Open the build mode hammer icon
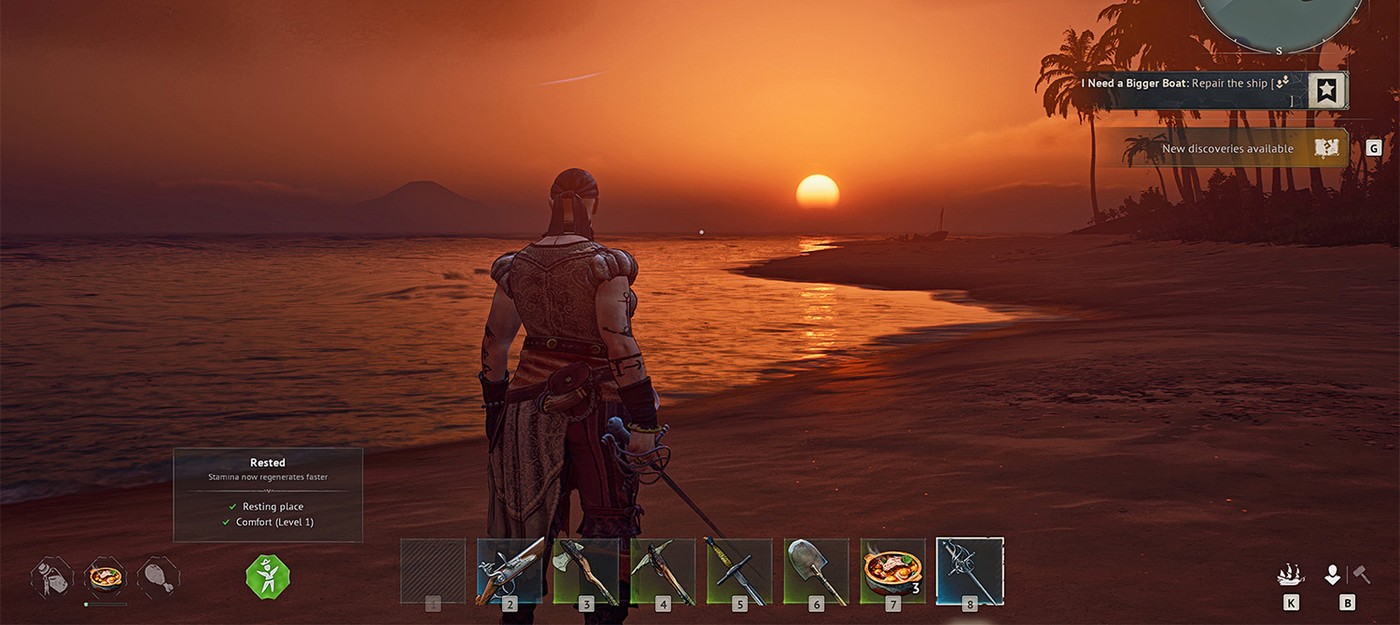The width and height of the screenshot is (1400, 625). [1360, 575]
